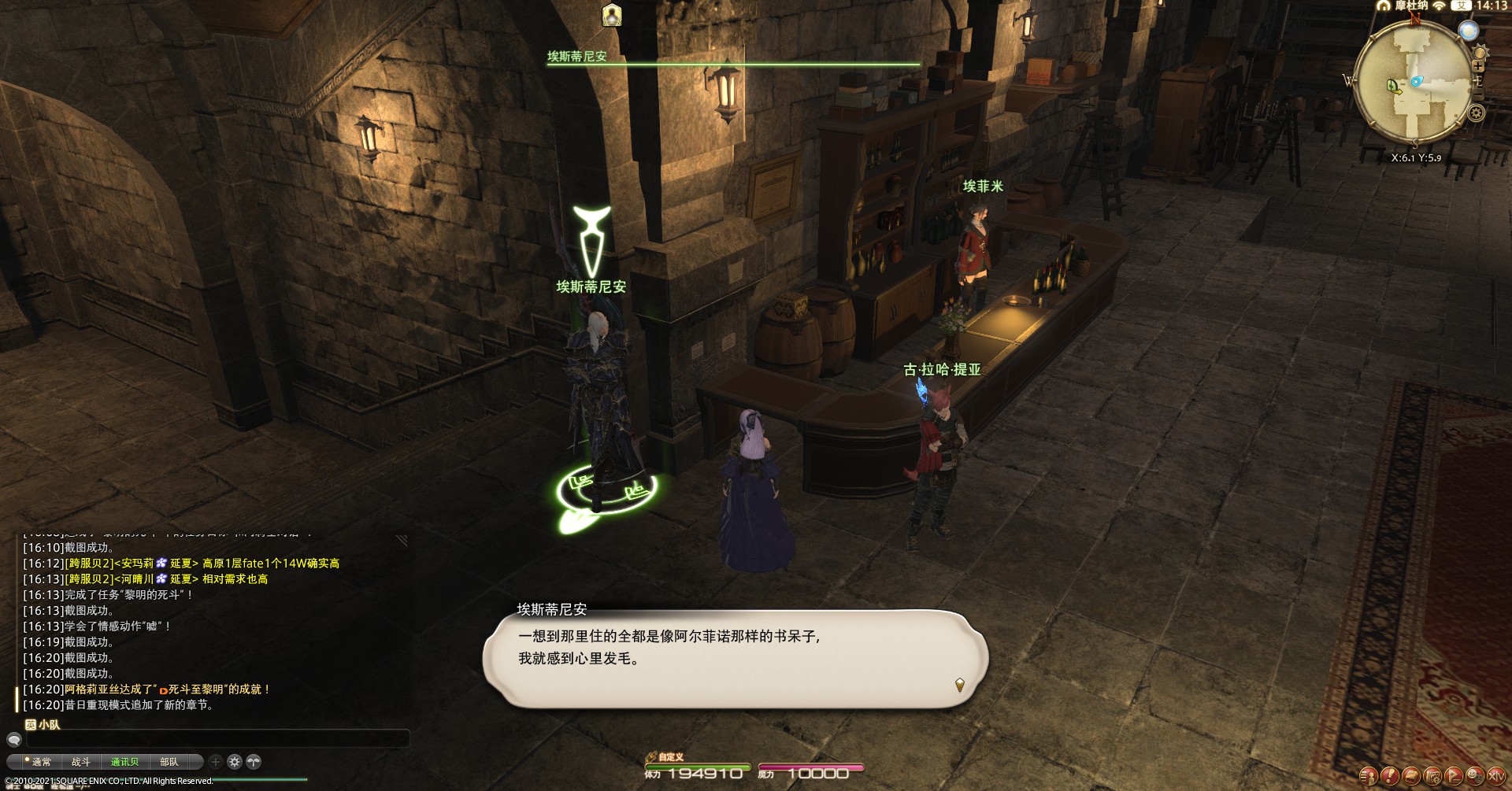Open the exclamation mark Duty menu

tap(1390, 777)
